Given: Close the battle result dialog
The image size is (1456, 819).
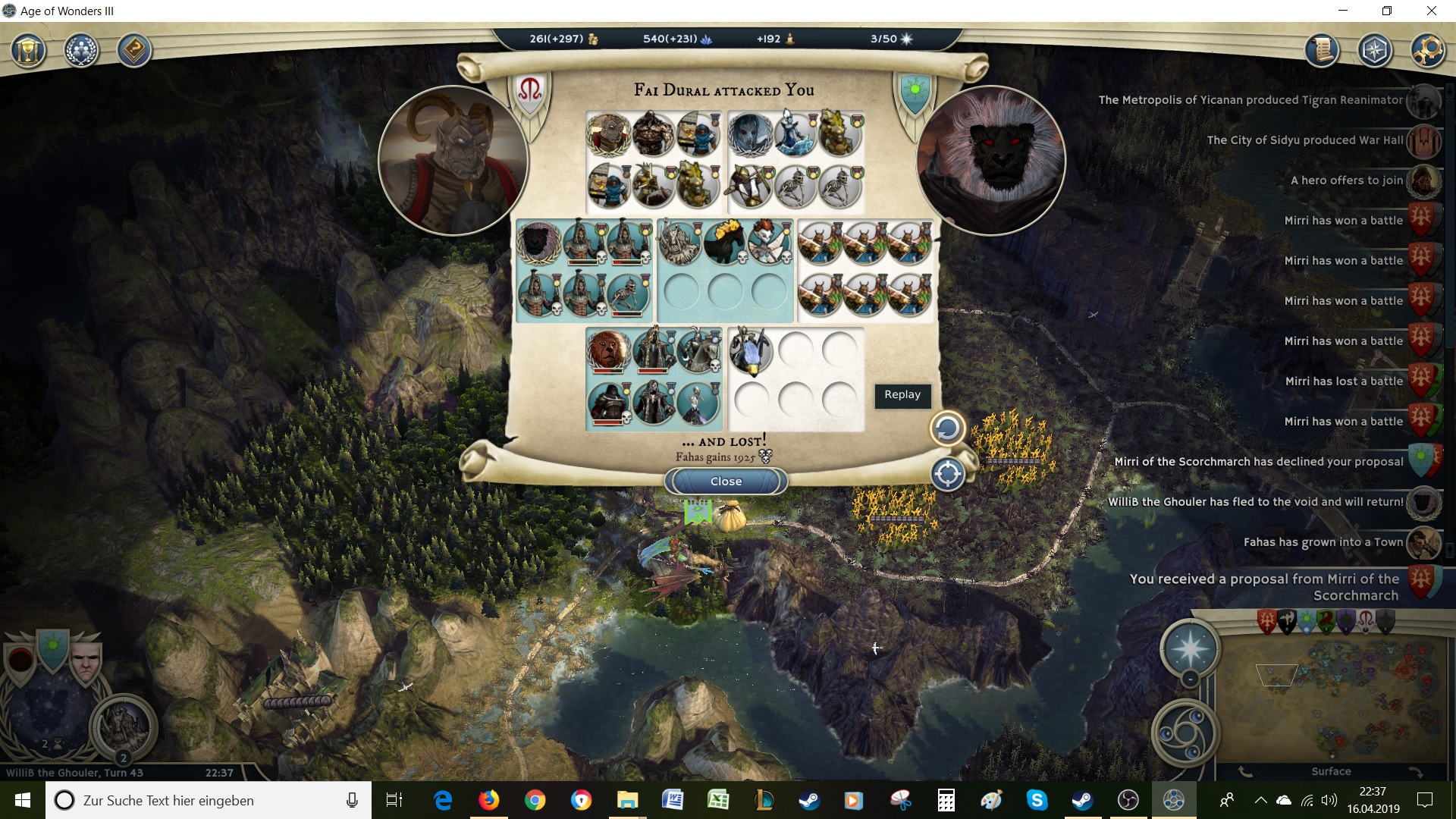Looking at the screenshot, I should (726, 482).
